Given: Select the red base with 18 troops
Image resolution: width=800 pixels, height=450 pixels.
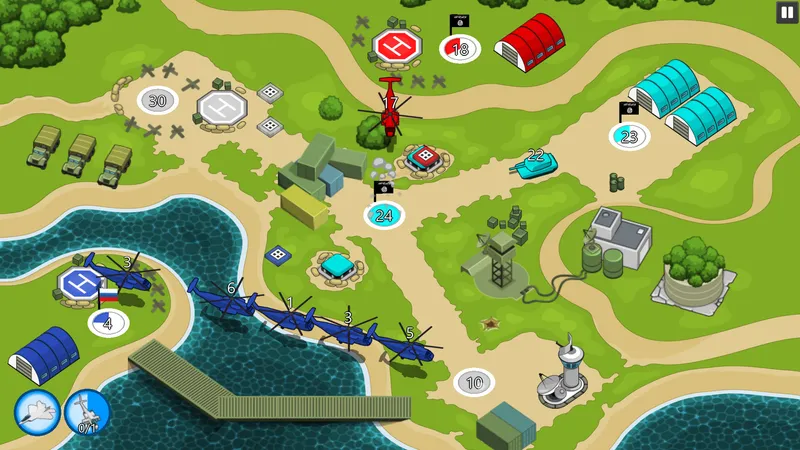Looking at the screenshot, I should (x=460, y=49).
